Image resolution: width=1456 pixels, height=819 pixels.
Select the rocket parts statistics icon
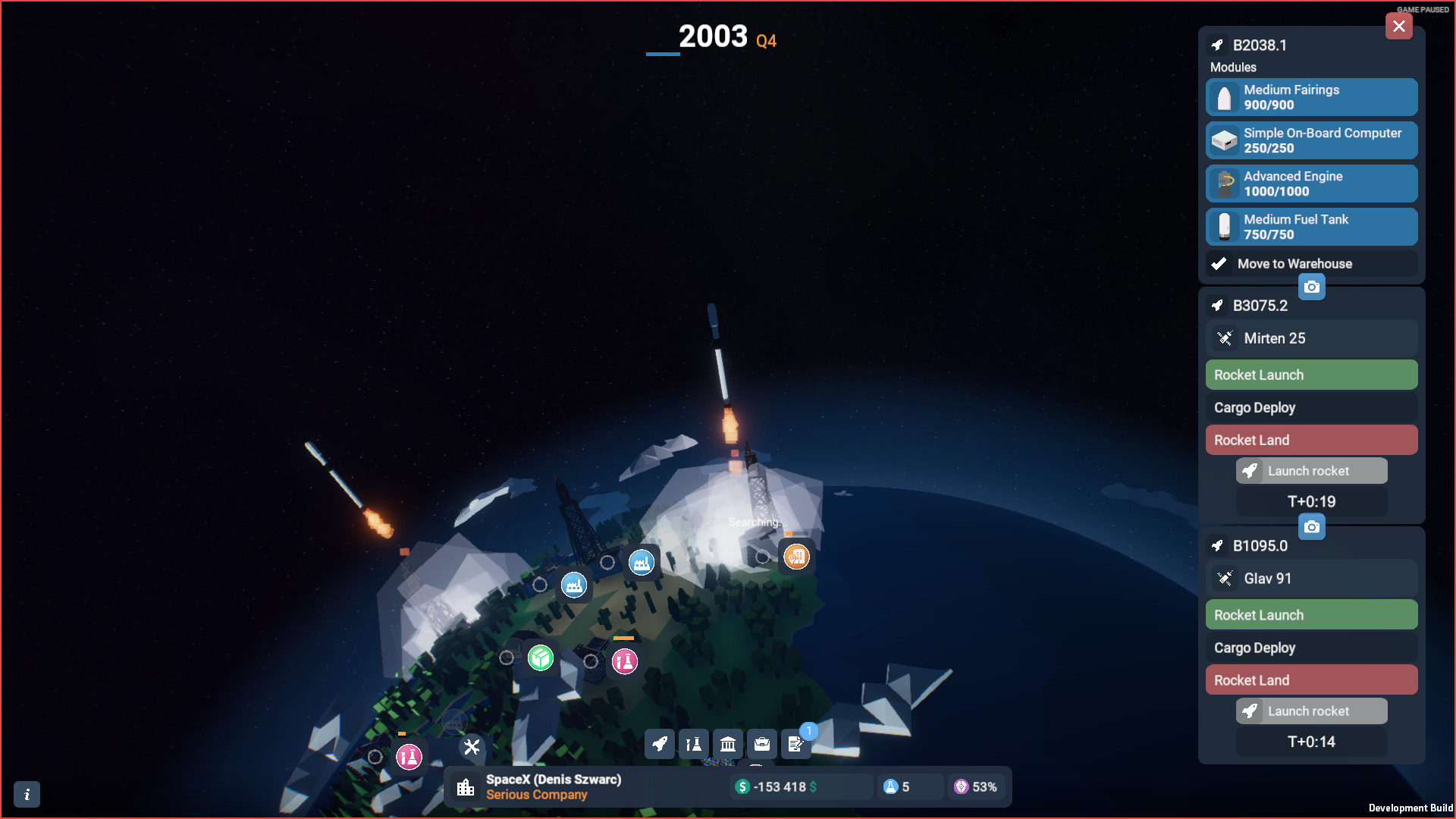693,744
